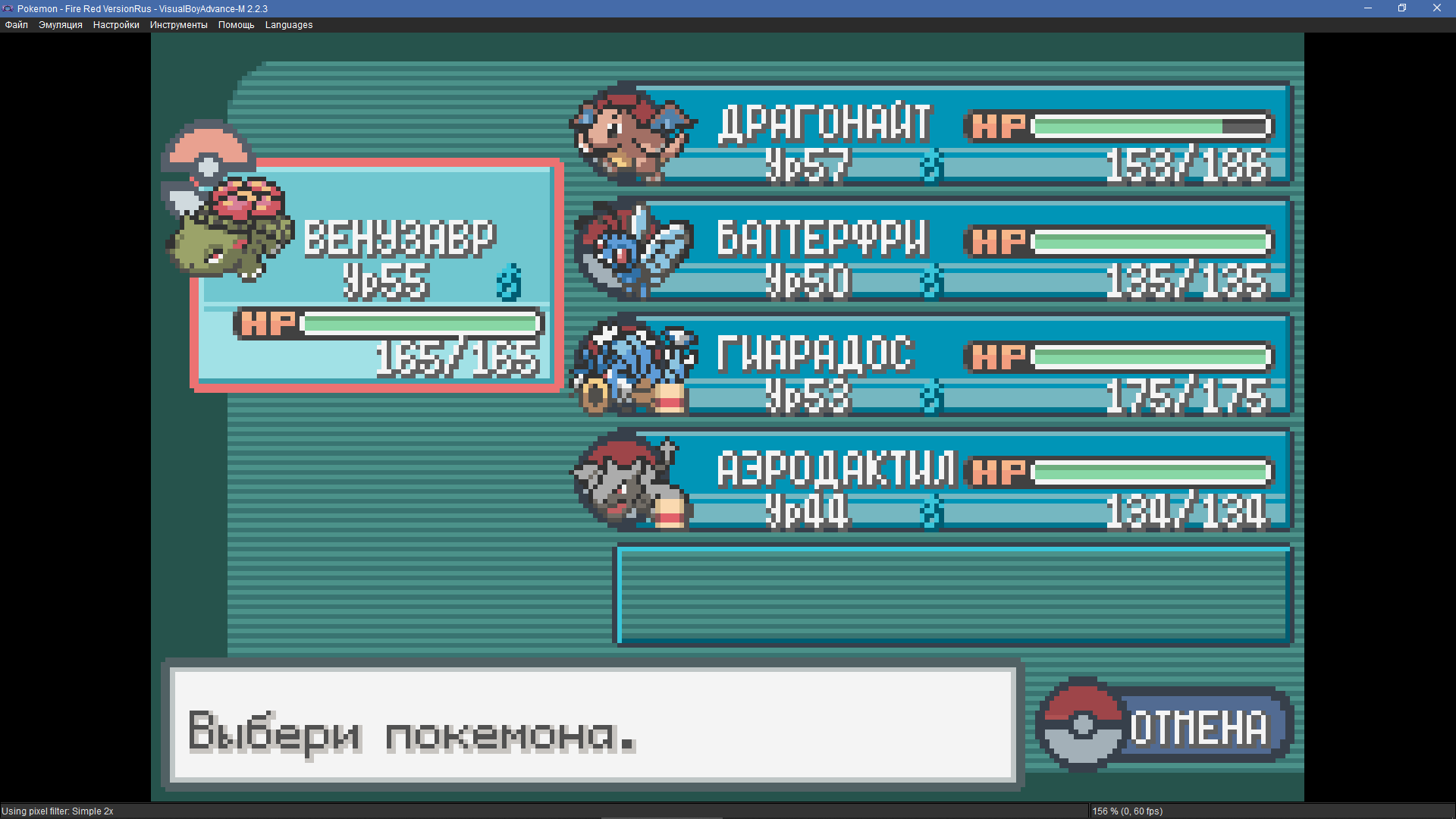Open the Файл menu
1456x819 pixels.
pos(17,25)
